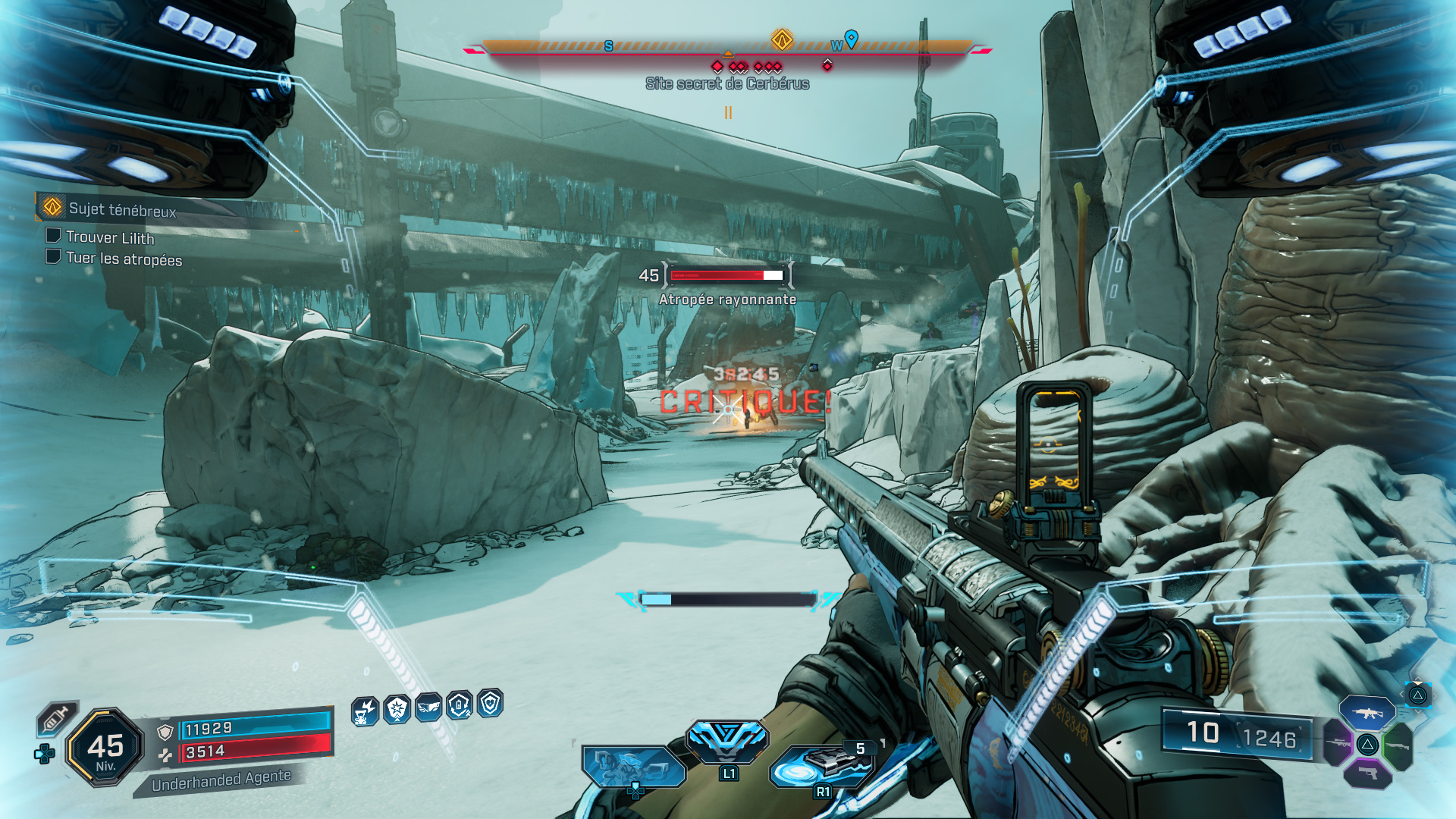The image size is (1456, 819).
Task: Inspect the starburst shield buff icon
Action: pos(397,710)
